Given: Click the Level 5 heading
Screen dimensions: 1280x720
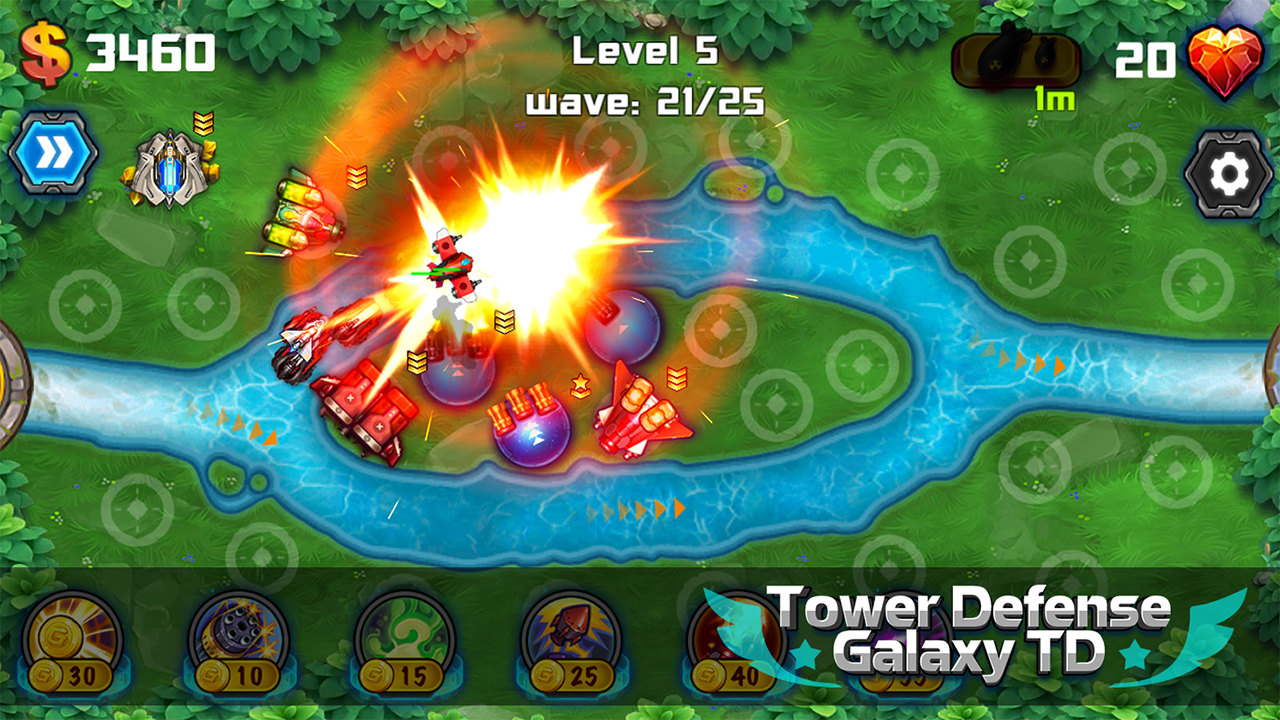Looking at the screenshot, I should 645,52.
